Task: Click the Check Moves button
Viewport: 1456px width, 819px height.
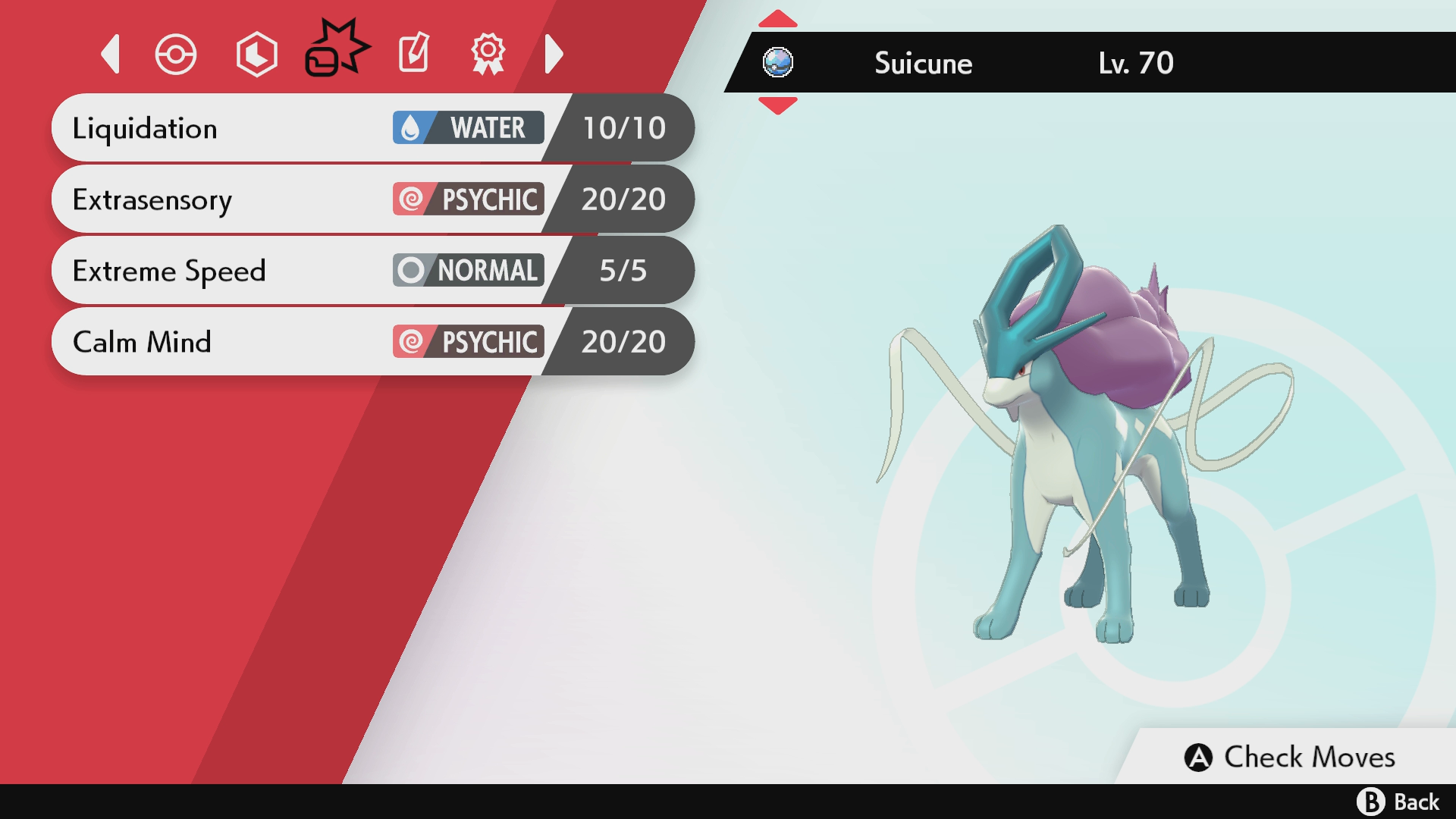Action: pyautogui.click(x=1291, y=757)
